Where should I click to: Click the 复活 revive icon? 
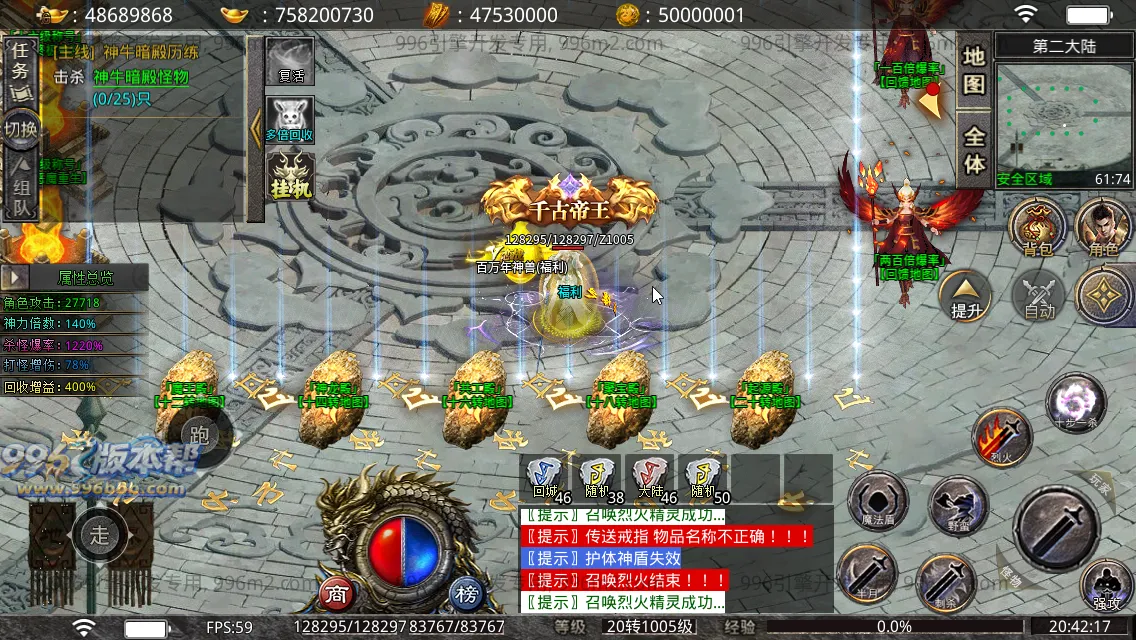290,62
